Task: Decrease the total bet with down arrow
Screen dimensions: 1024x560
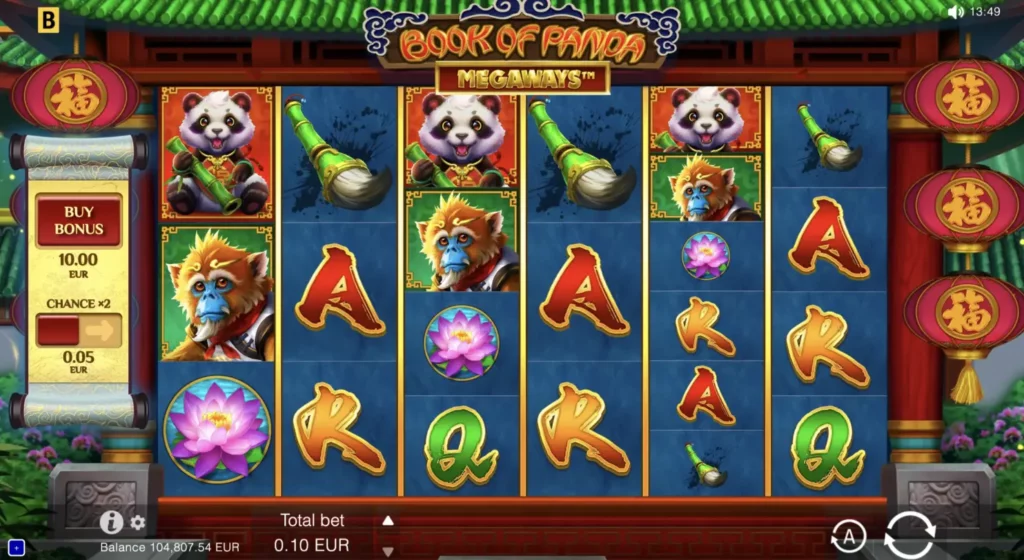Action: coord(388,550)
